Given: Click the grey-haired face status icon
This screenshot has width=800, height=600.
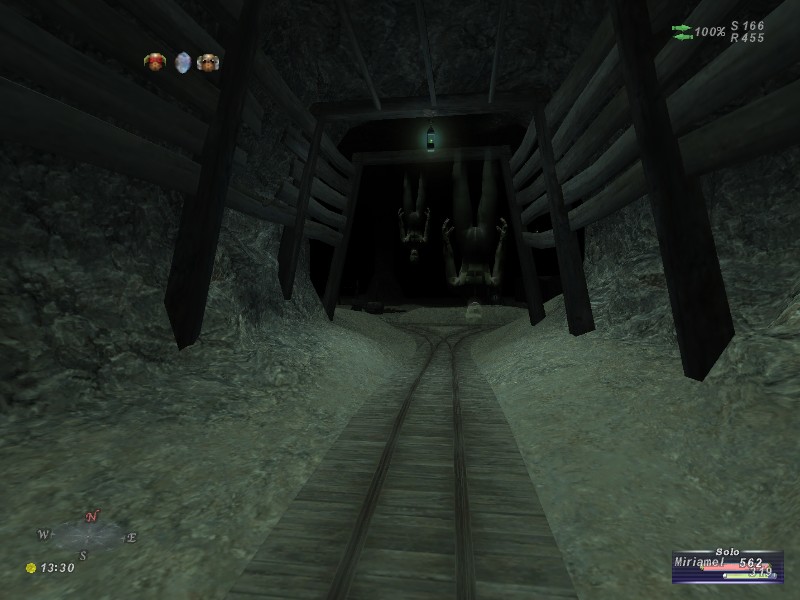Looking at the screenshot, I should click(x=208, y=63).
